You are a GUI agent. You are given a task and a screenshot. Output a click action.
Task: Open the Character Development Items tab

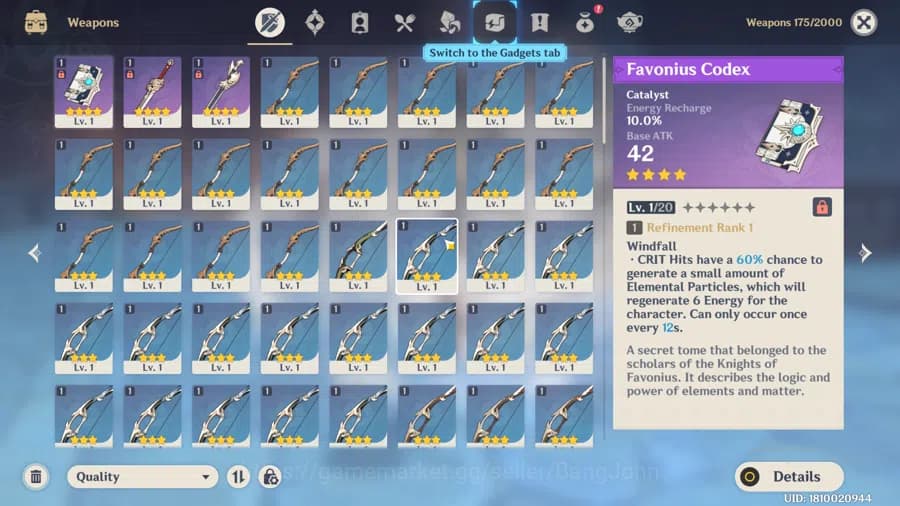pyautogui.click(x=360, y=23)
